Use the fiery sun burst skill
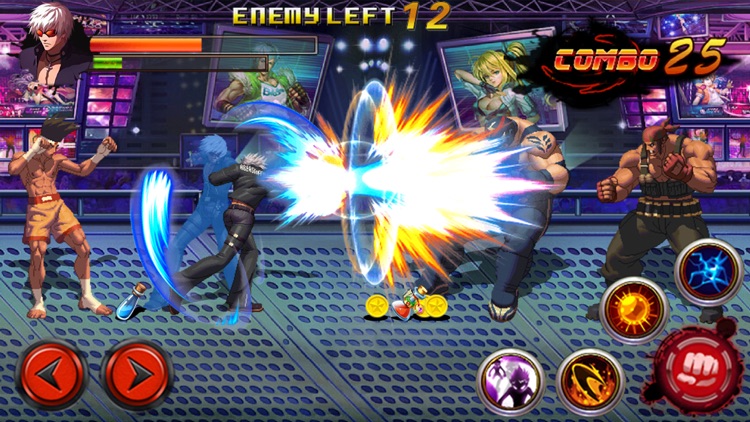 click(634, 309)
